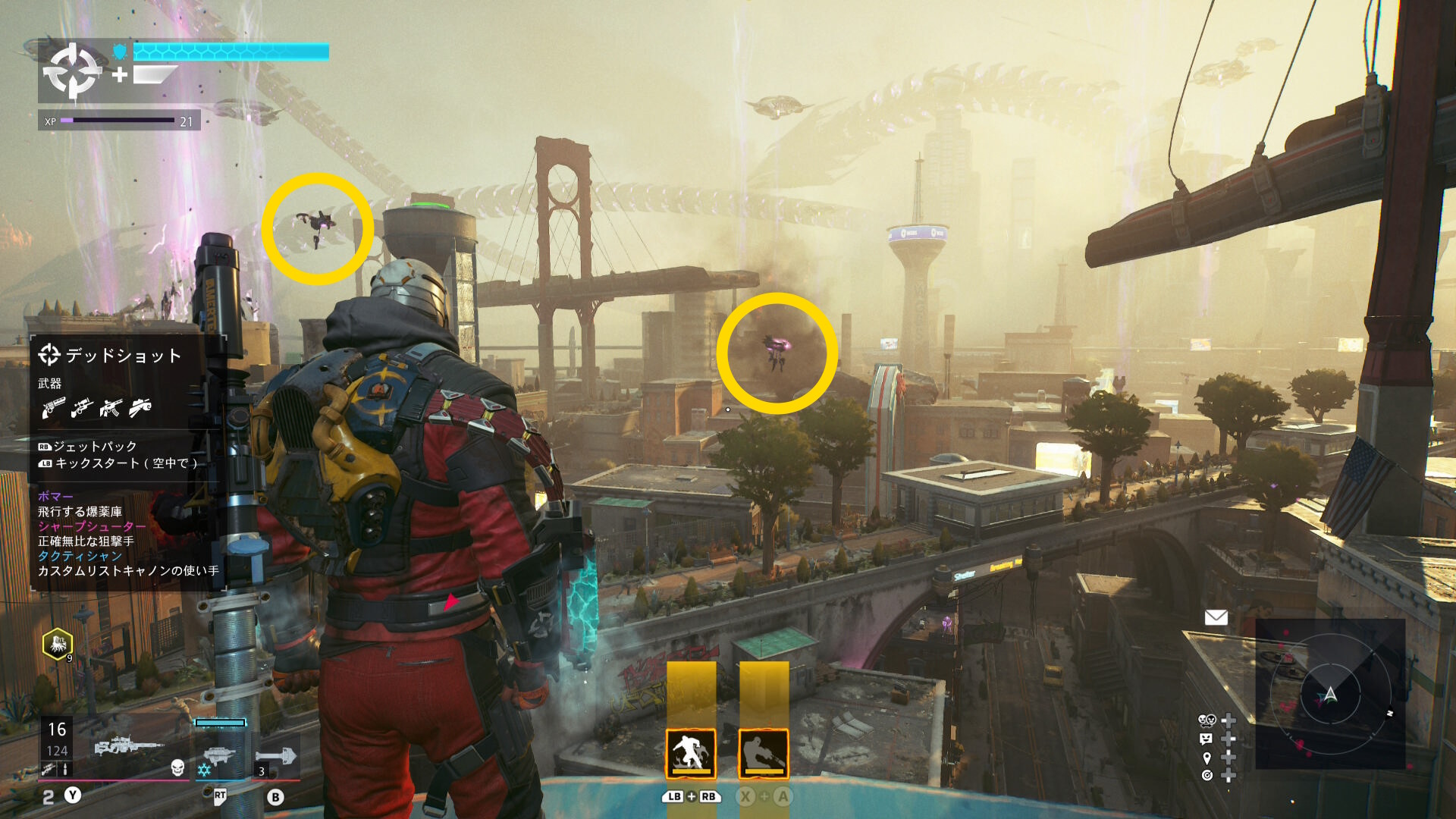The height and width of the screenshot is (819, 1456).
Task: Select the revolver icon under 武器
Action: (x=53, y=408)
